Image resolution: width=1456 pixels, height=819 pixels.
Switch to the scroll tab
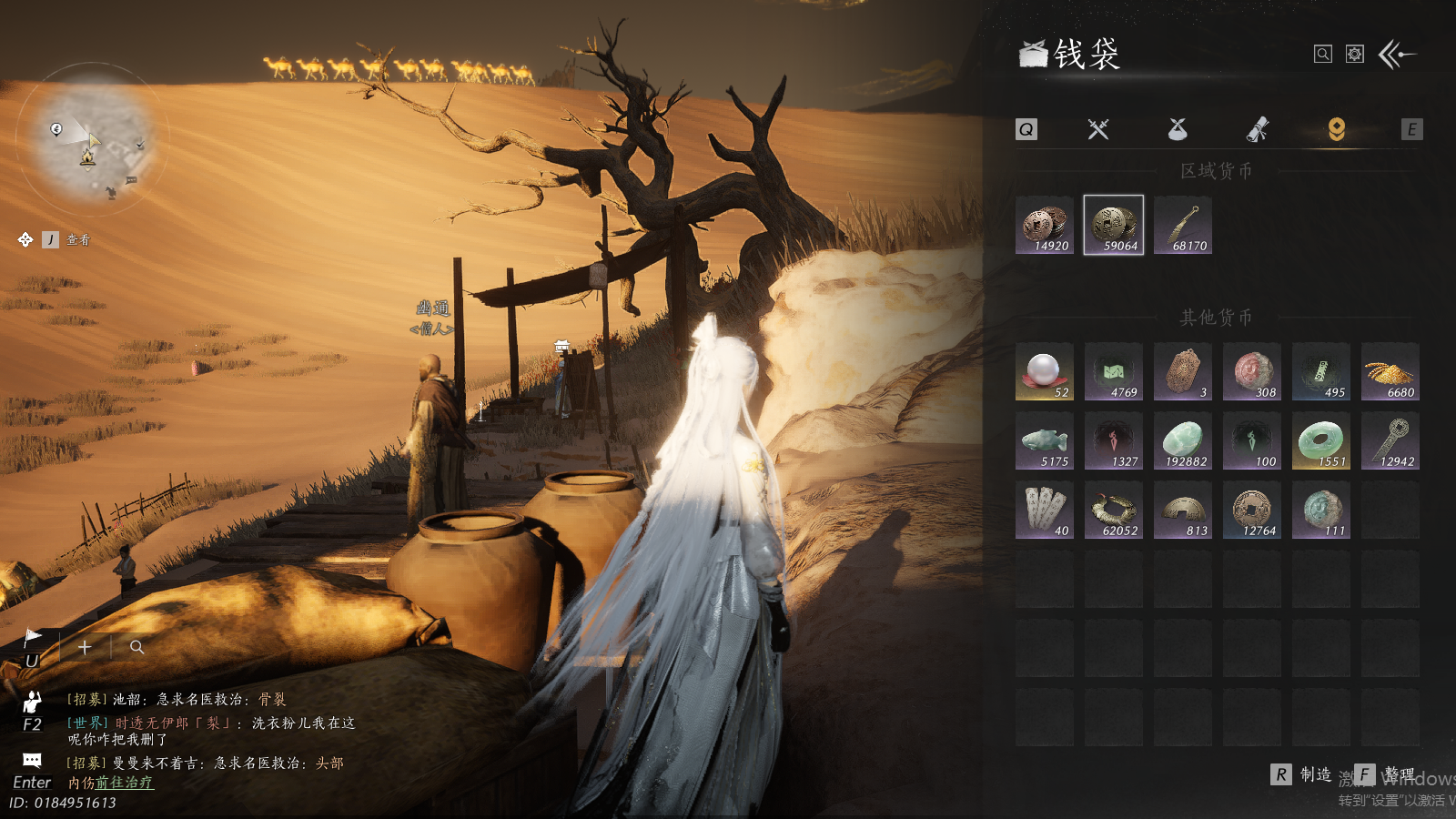(x=1258, y=129)
